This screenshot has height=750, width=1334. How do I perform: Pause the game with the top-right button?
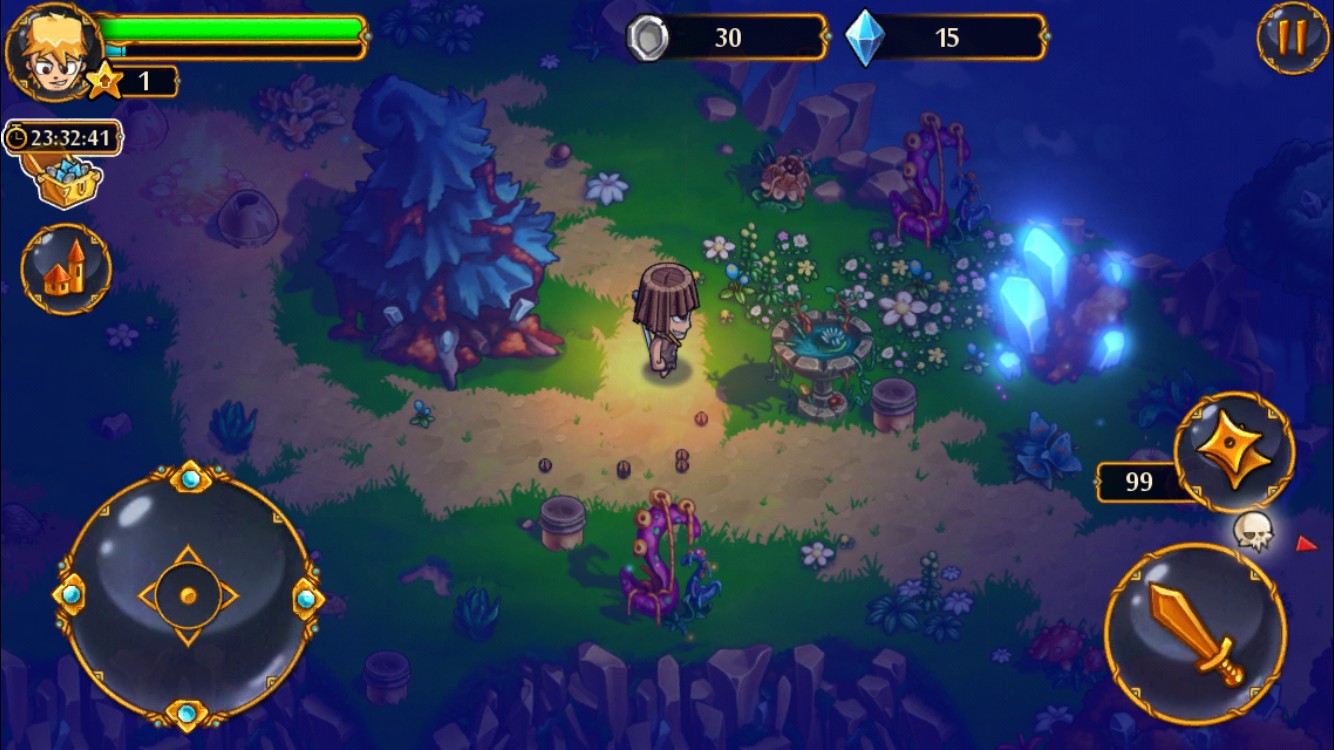1292,38
